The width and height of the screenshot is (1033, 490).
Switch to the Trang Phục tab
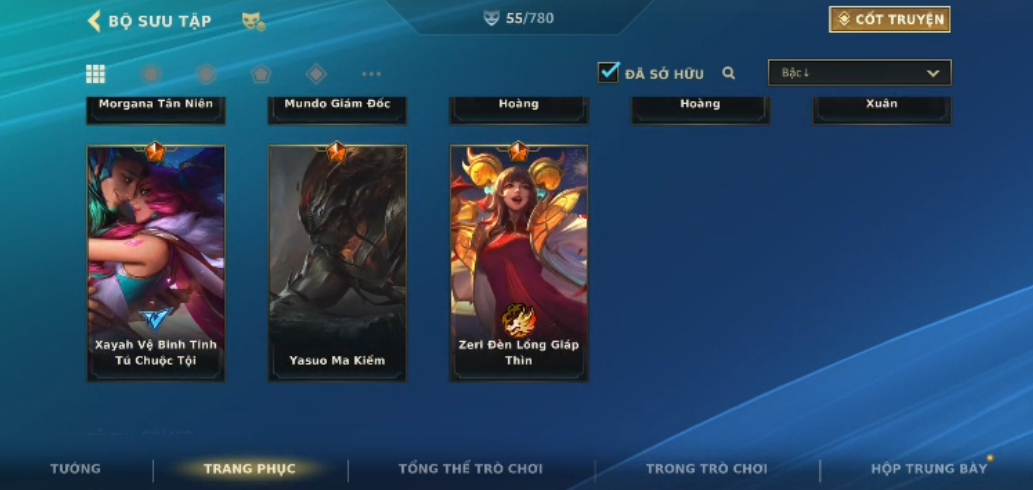point(250,469)
